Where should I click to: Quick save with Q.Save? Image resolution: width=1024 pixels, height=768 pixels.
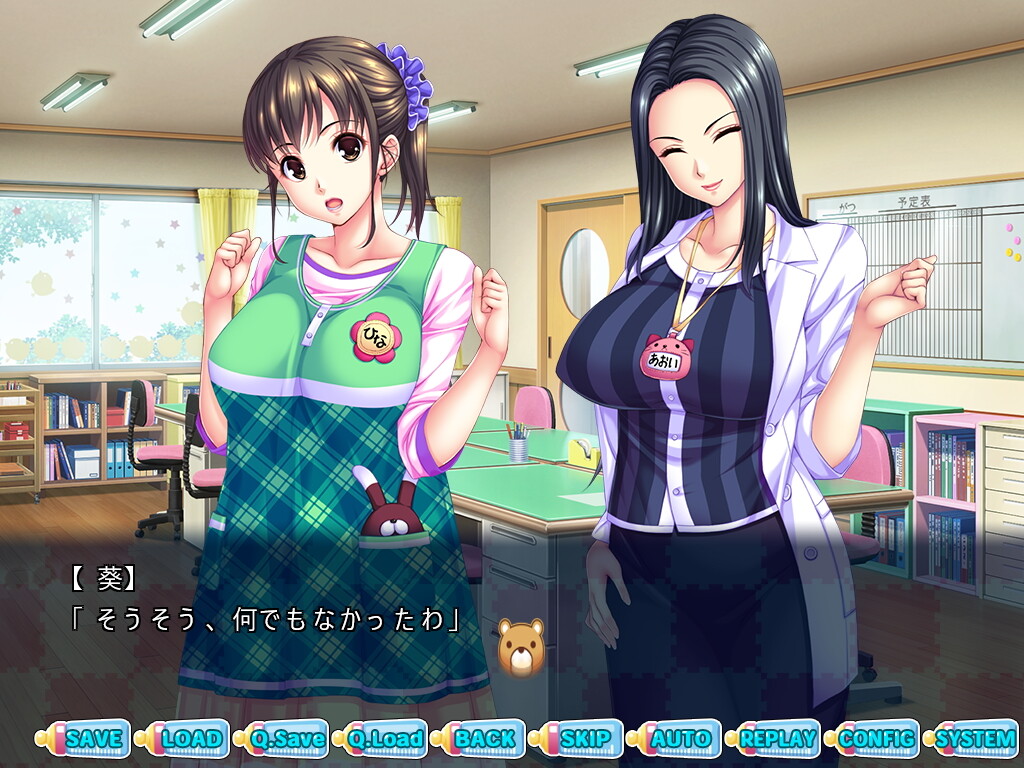[289, 739]
